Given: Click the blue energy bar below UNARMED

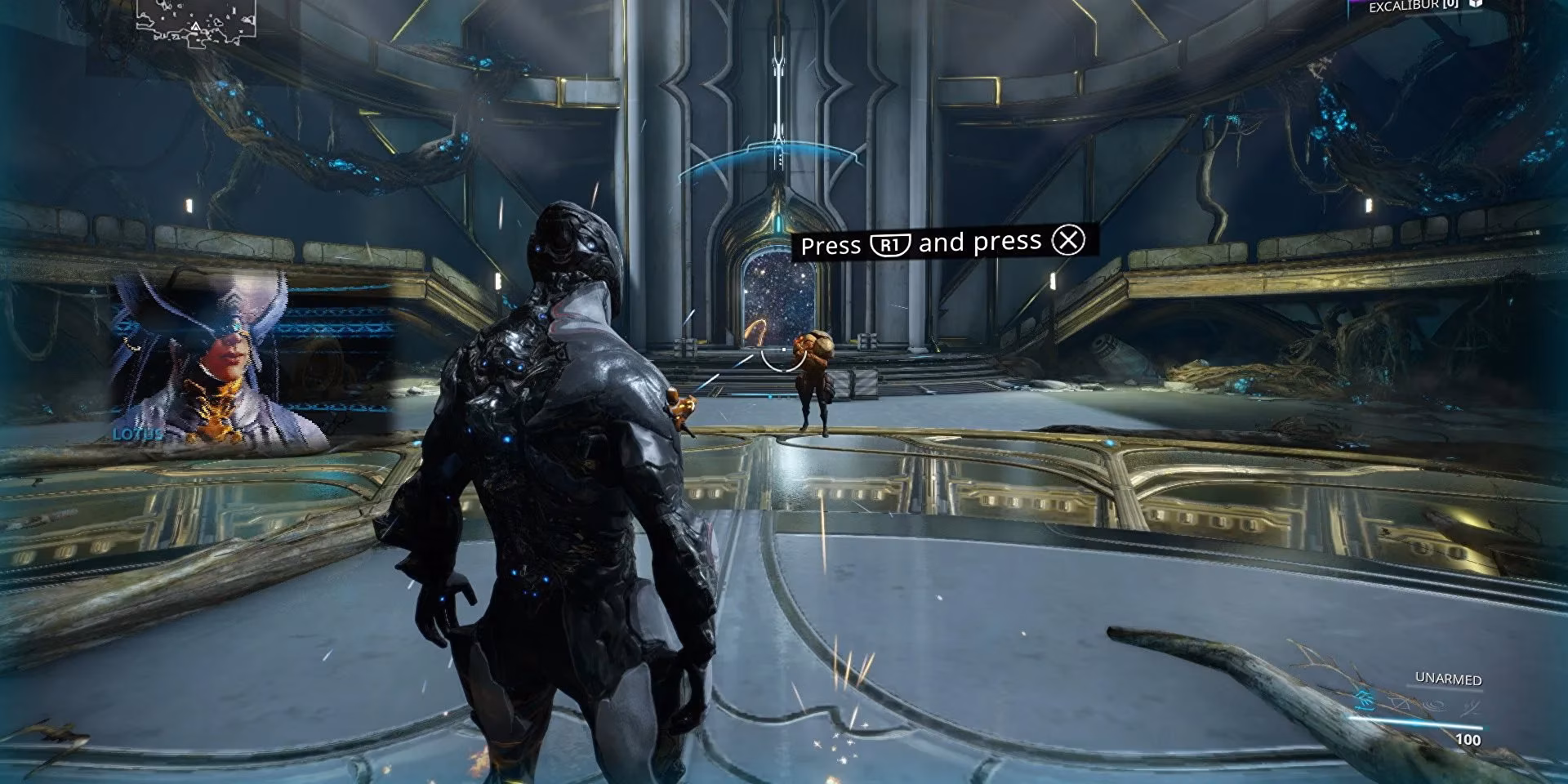Looking at the screenshot, I should (1415, 723).
